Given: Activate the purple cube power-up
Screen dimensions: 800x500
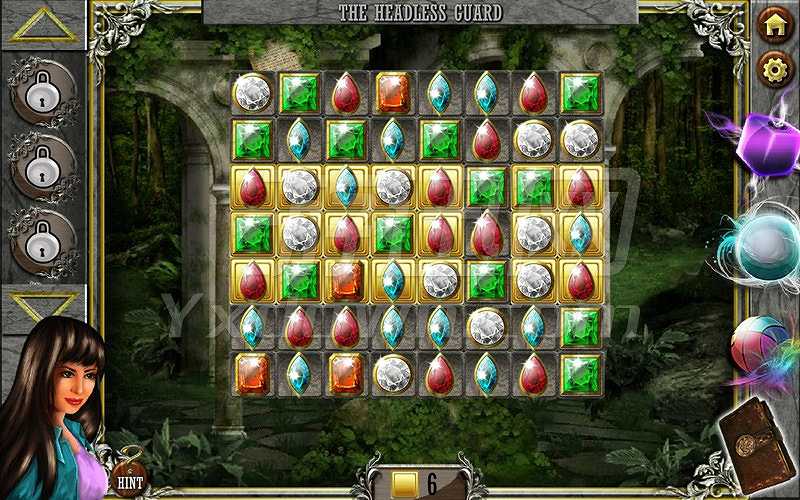Looking at the screenshot, I should pos(764,142).
